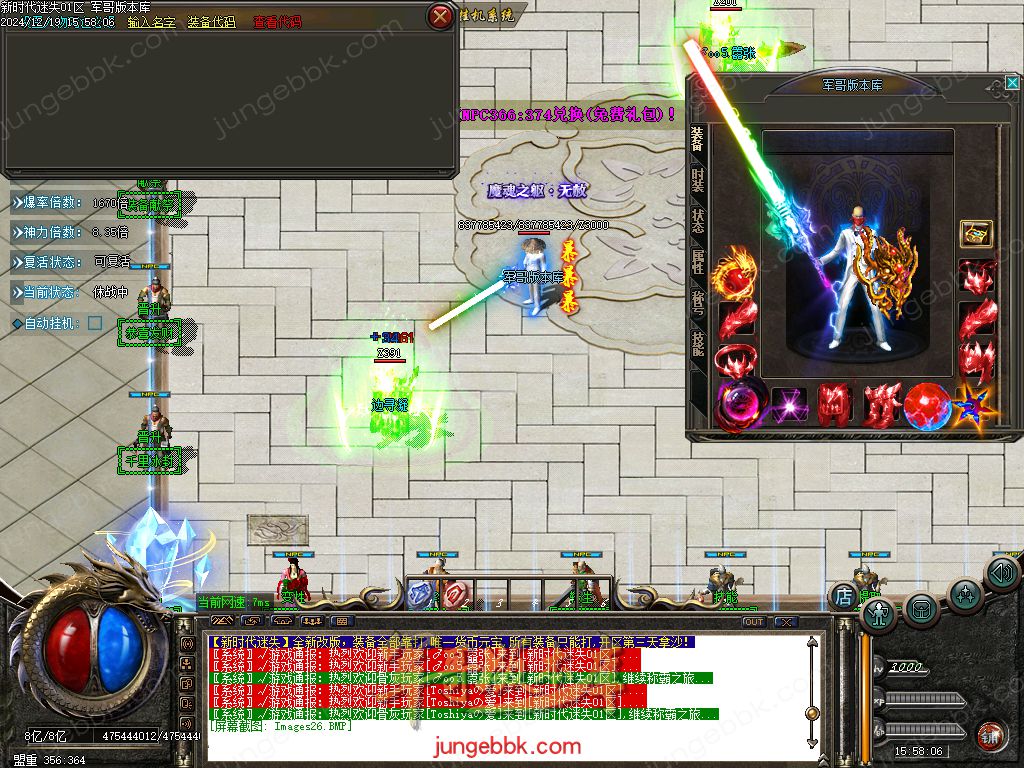Toggle the 自动挂机 checkbox
Screen dimensions: 1024x768
point(95,323)
